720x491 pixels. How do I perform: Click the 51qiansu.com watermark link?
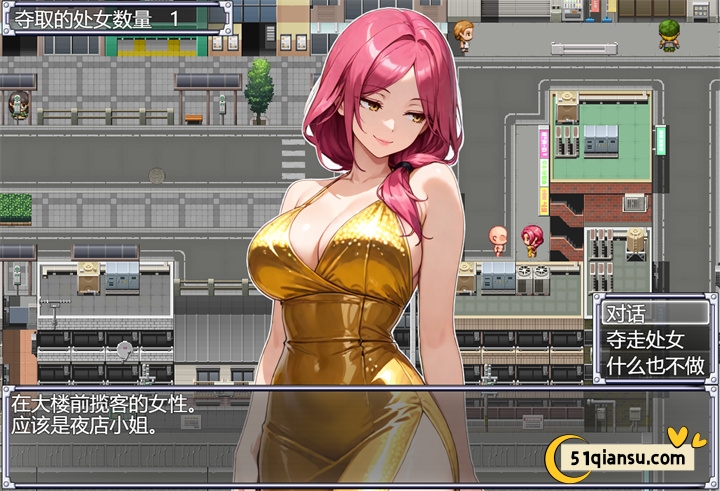click(x=628, y=459)
